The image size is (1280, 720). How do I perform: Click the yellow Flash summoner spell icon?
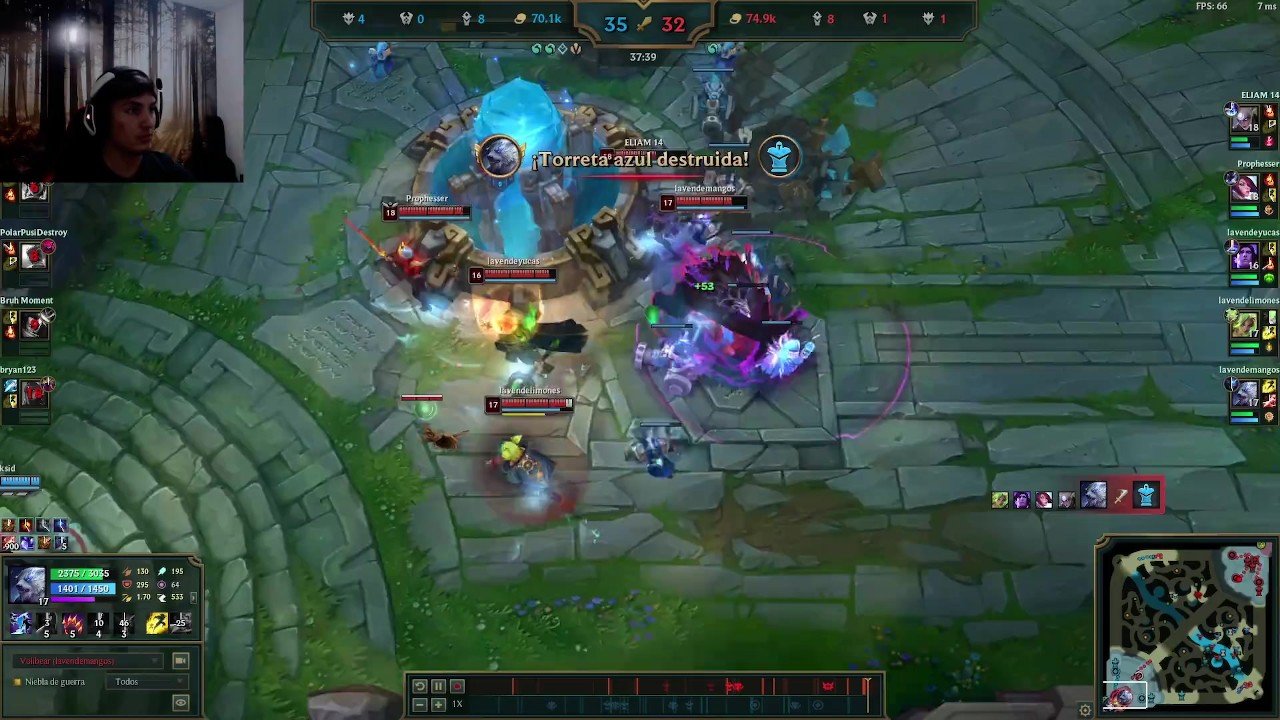(156, 624)
